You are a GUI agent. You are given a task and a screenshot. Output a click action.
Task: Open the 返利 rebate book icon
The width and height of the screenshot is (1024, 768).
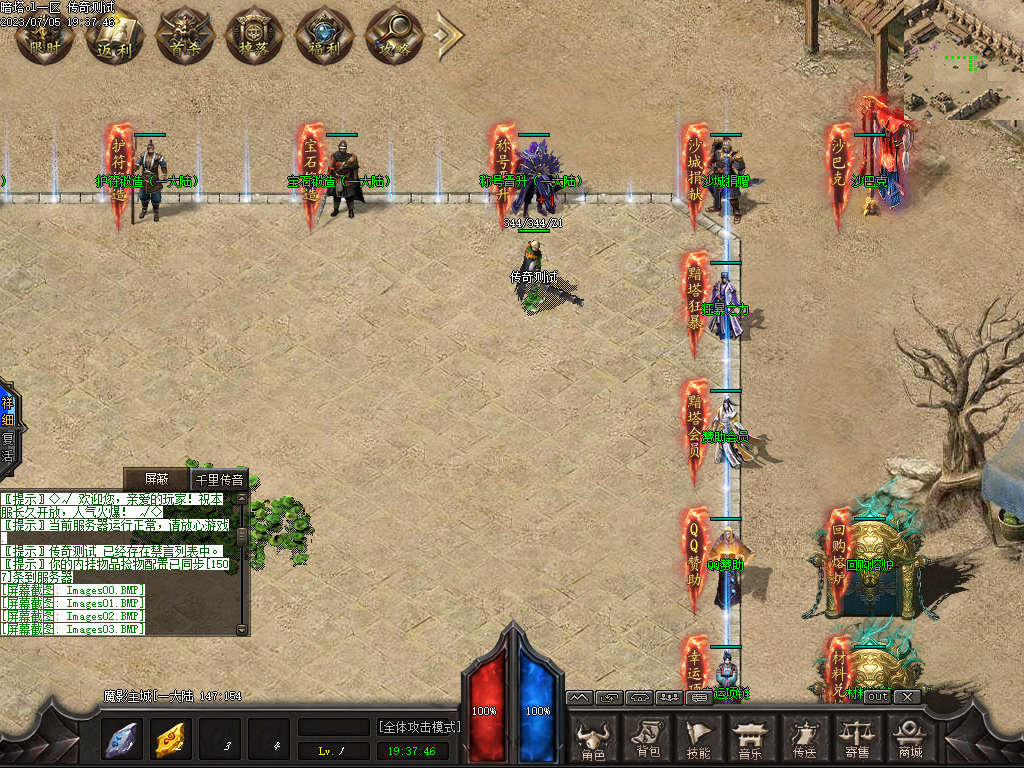(x=113, y=34)
